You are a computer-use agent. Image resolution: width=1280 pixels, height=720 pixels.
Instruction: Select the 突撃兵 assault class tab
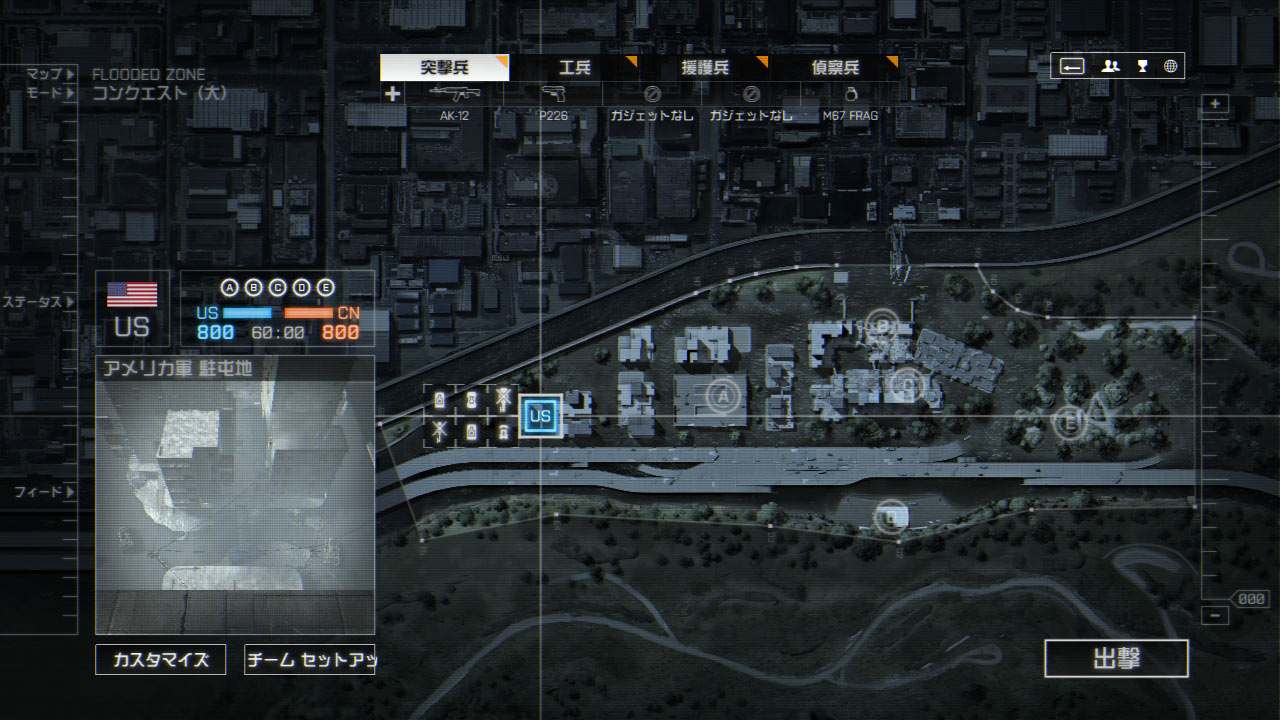445,68
